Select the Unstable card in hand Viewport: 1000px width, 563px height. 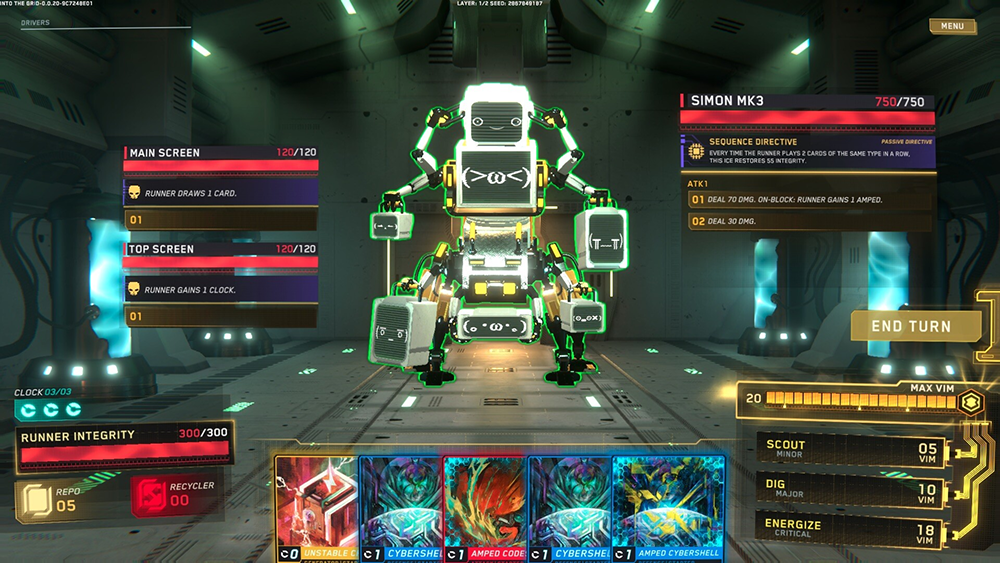(315, 510)
